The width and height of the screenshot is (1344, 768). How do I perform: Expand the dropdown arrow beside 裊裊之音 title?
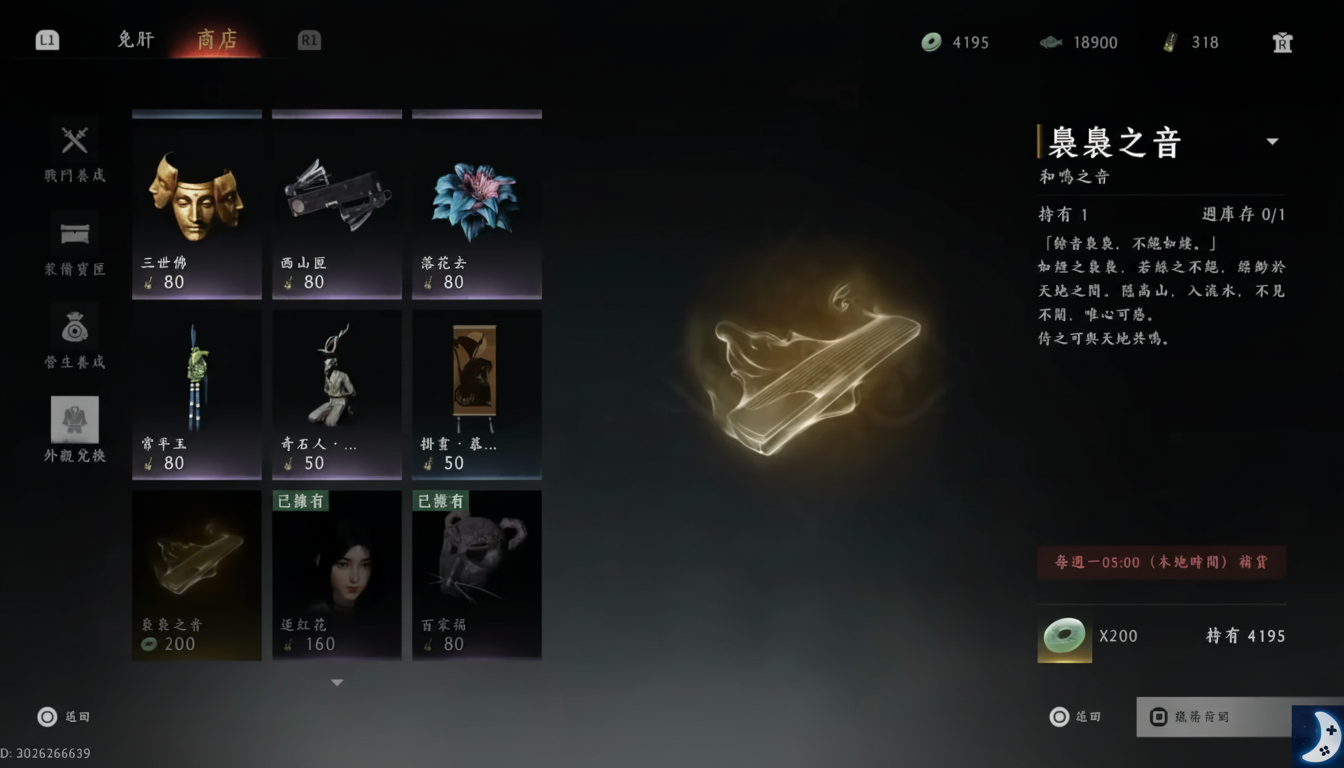click(1274, 141)
